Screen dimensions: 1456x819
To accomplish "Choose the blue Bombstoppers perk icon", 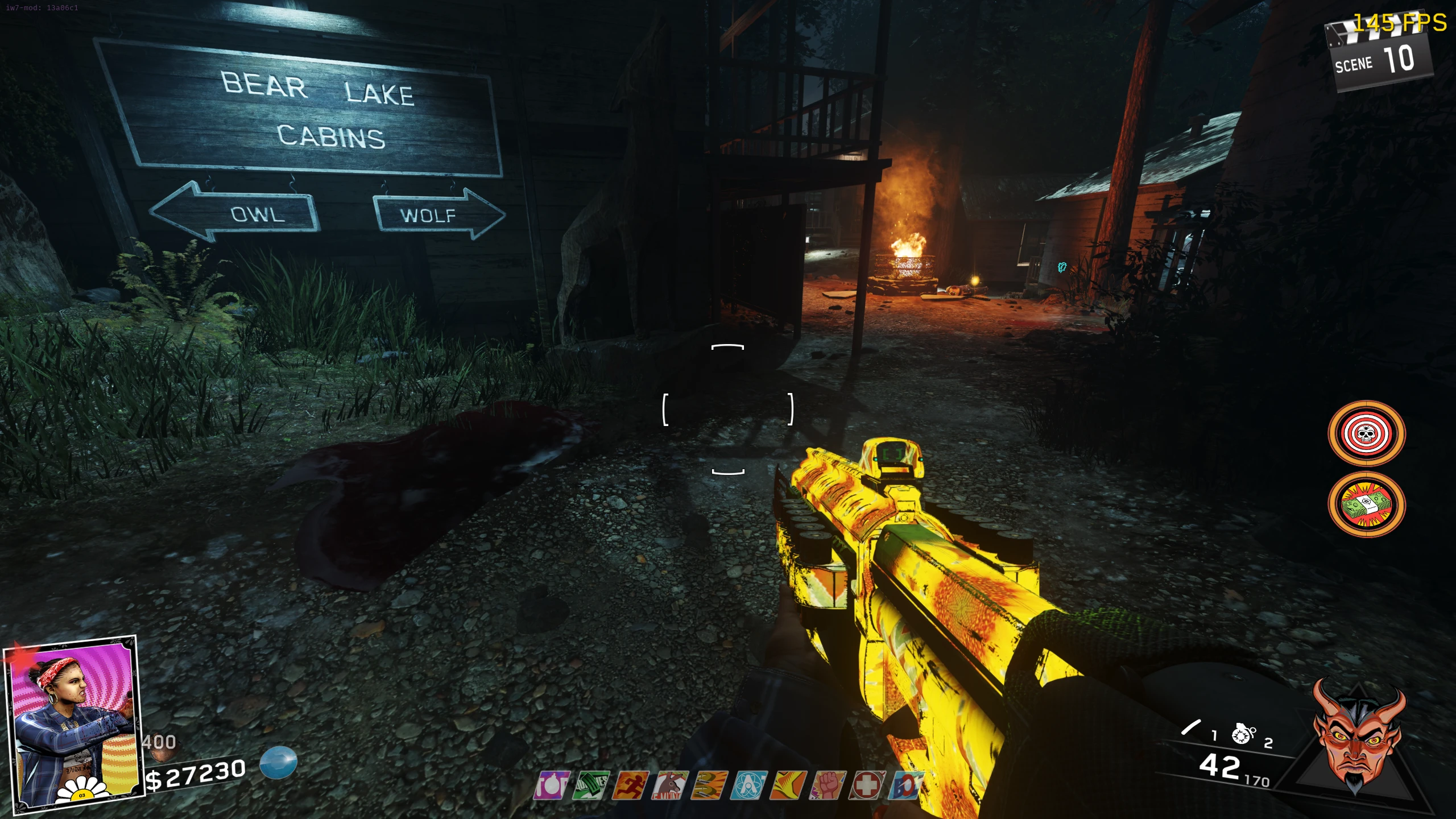I will click(905, 785).
